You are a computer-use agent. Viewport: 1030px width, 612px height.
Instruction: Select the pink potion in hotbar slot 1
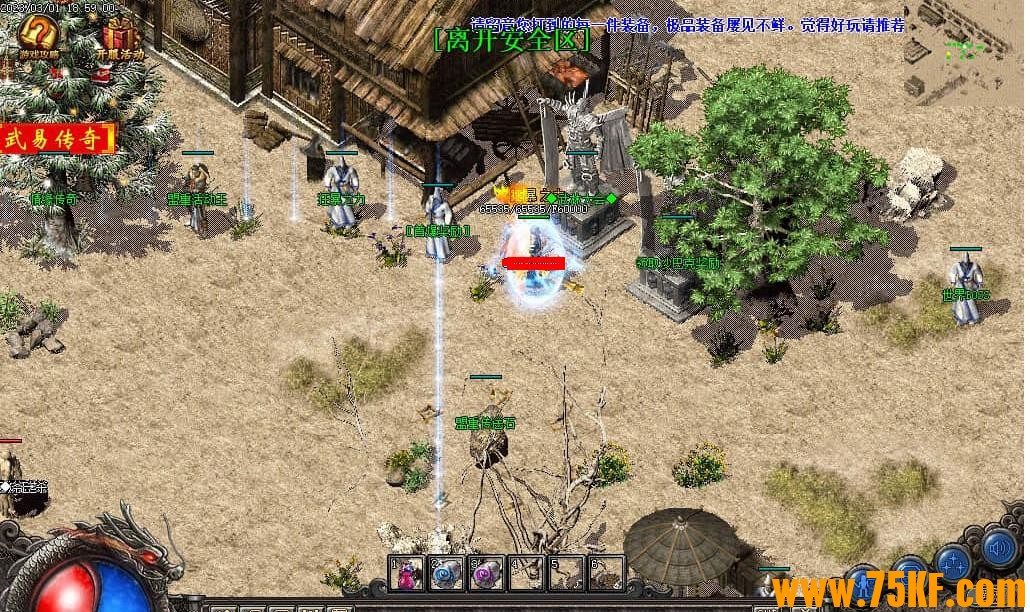coord(407,573)
